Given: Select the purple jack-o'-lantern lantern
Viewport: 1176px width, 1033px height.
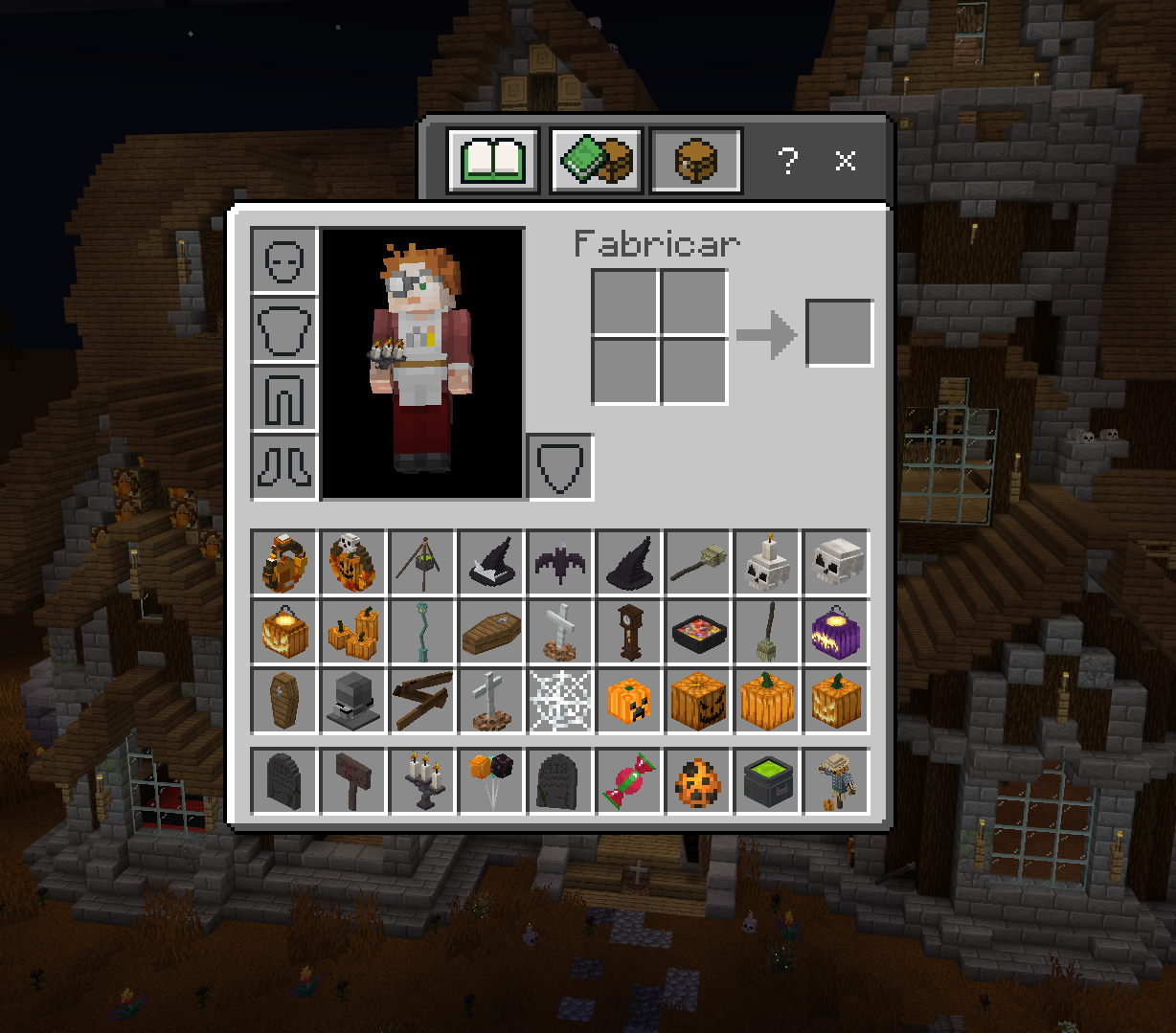Looking at the screenshot, I should 836,633.
